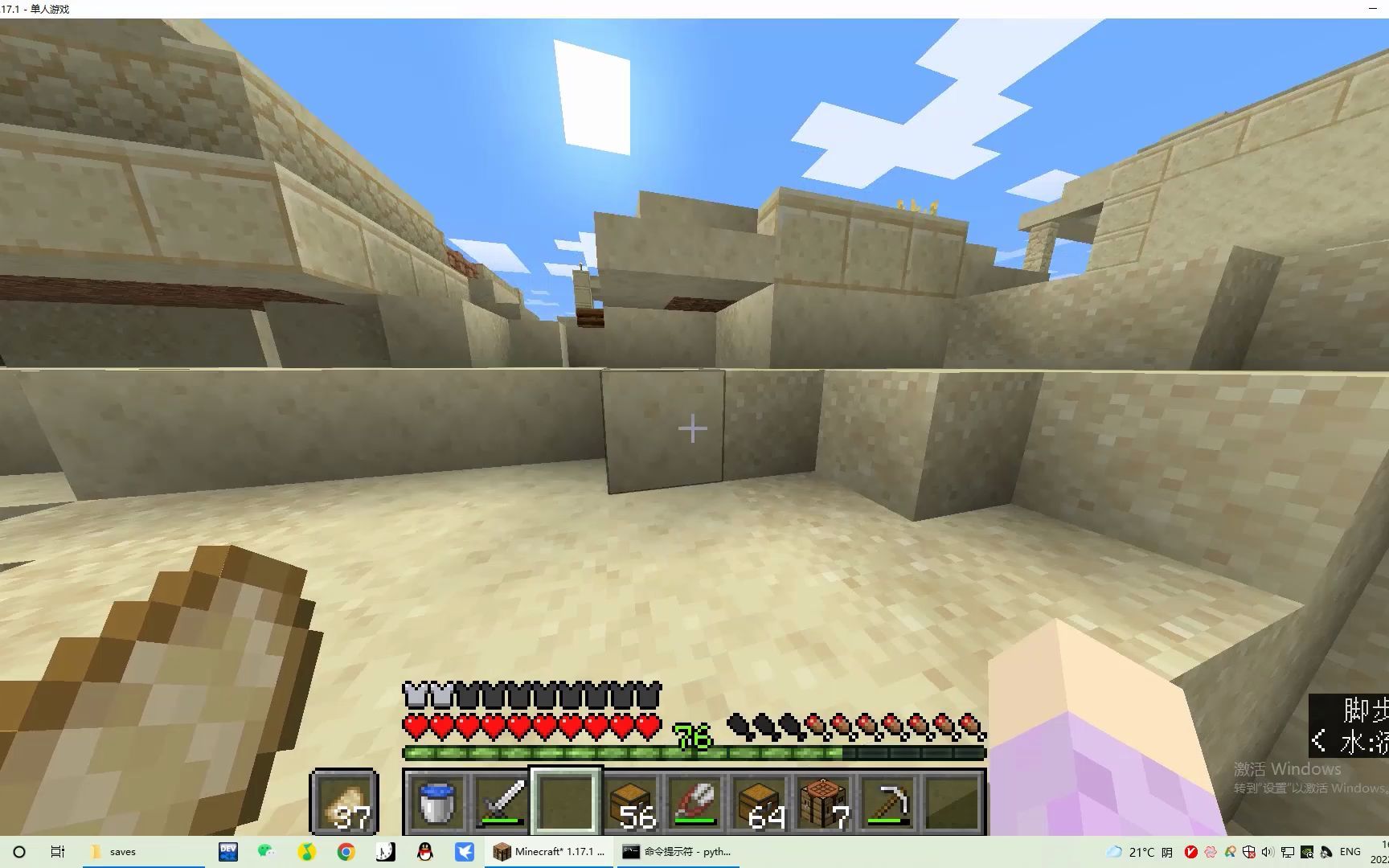Switch to the 命令提示符 python window

tap(678, 851)
